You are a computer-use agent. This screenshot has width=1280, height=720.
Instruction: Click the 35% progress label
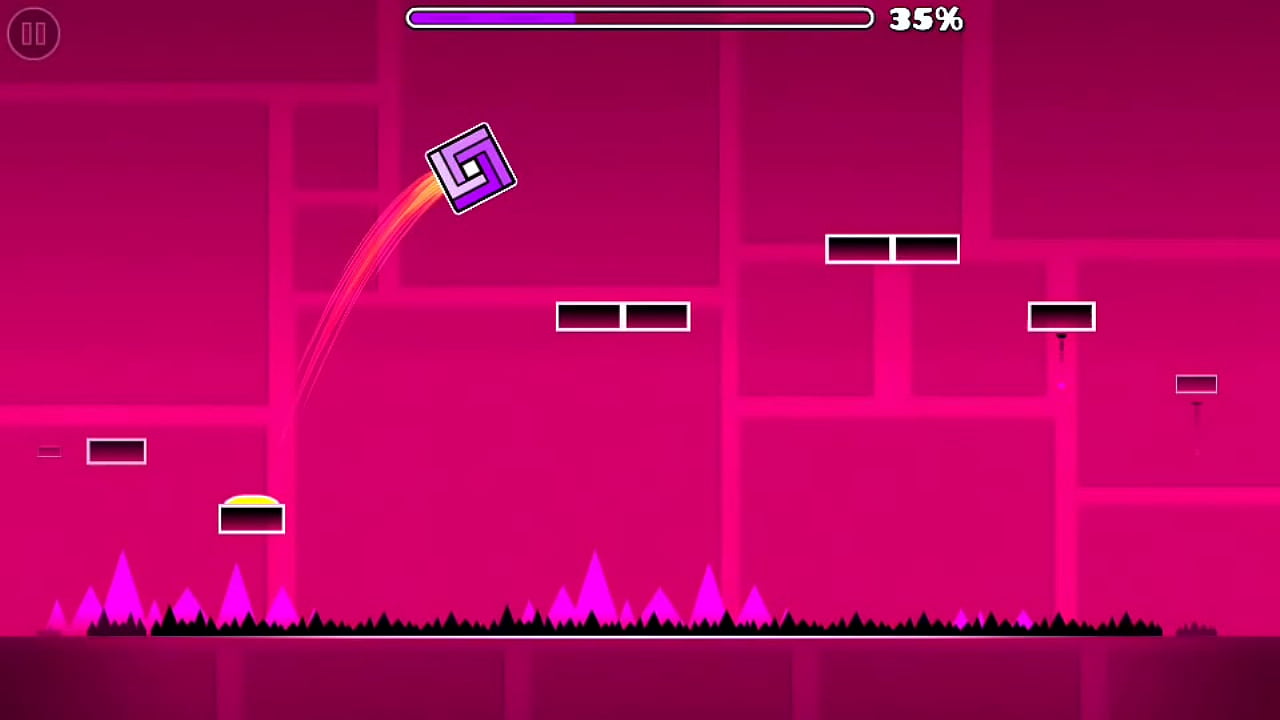pyautogui.click(x=924, y=19)
